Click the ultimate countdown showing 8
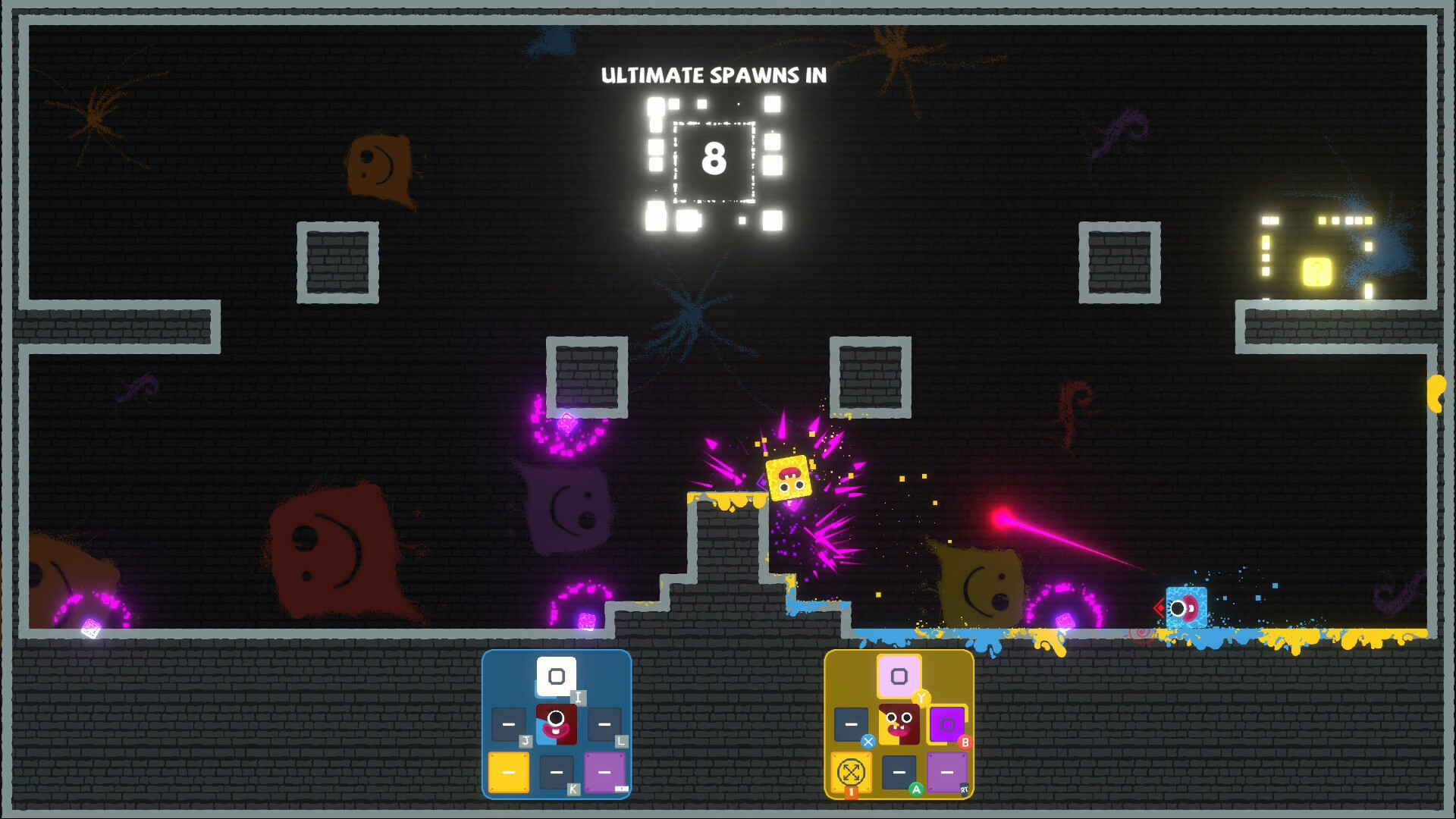The image size is (1456, 819). pos(714,159)
